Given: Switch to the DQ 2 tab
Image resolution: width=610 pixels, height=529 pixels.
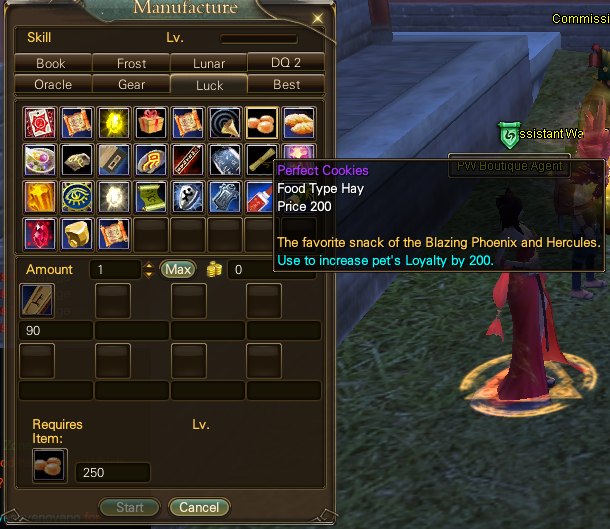Looking at the screenshot, I should tap(286, 62).
